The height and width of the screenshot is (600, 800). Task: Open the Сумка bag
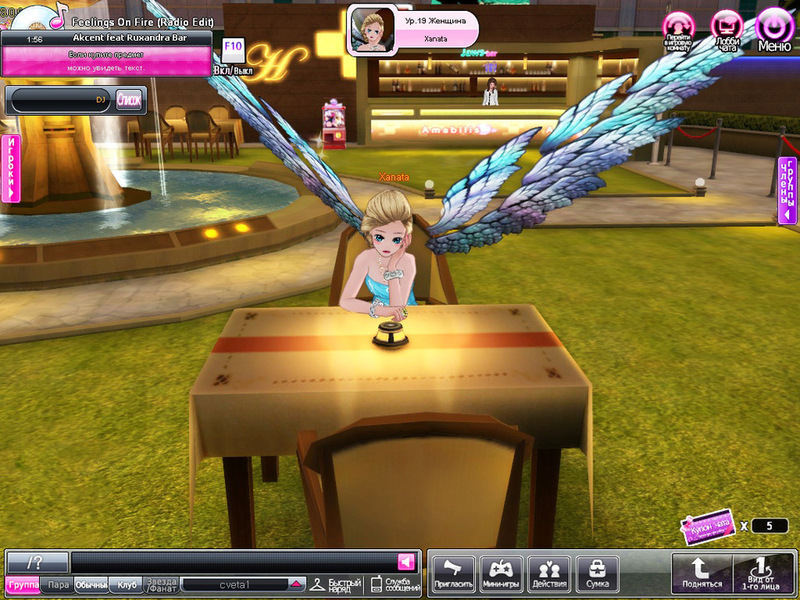597,574
